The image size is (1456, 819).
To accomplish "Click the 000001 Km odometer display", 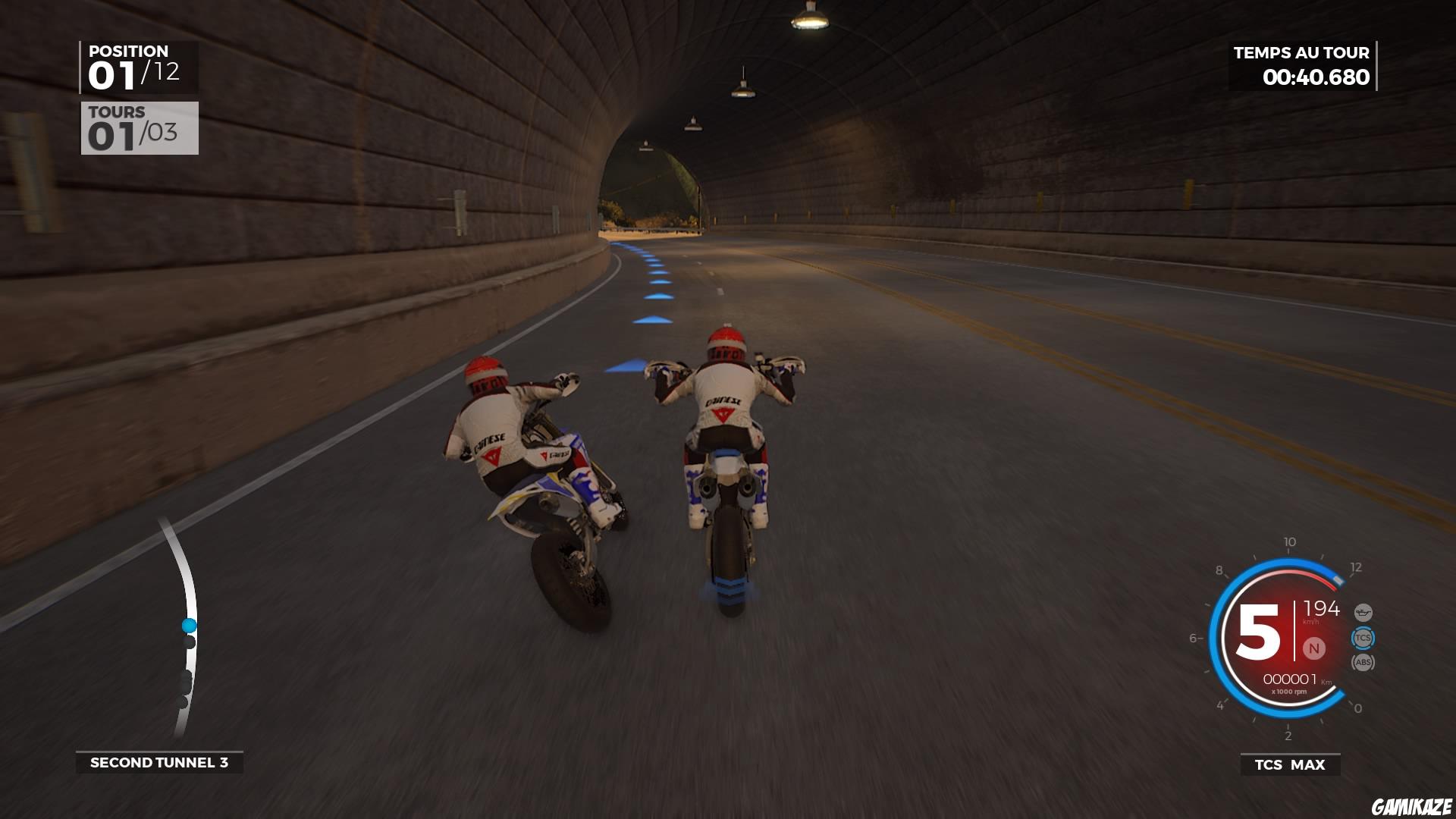I will pos(1291,679).
